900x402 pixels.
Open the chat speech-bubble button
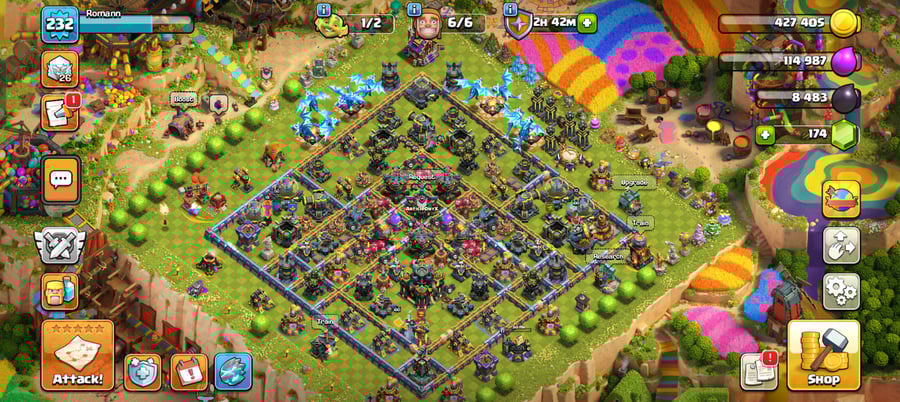click(61, 180)
